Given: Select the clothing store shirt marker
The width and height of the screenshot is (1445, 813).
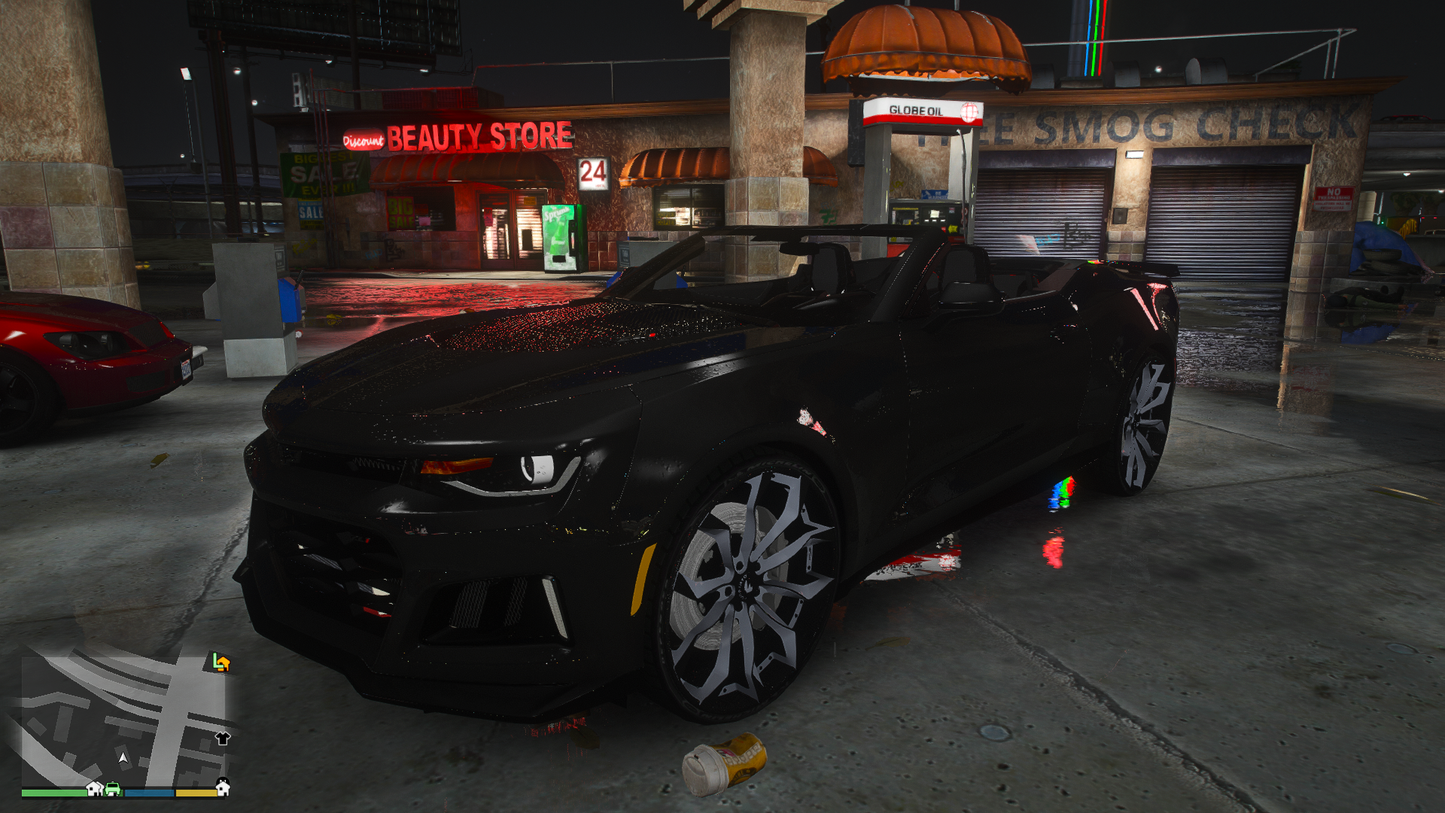Looking at the screenshot, I should (222, 739).
